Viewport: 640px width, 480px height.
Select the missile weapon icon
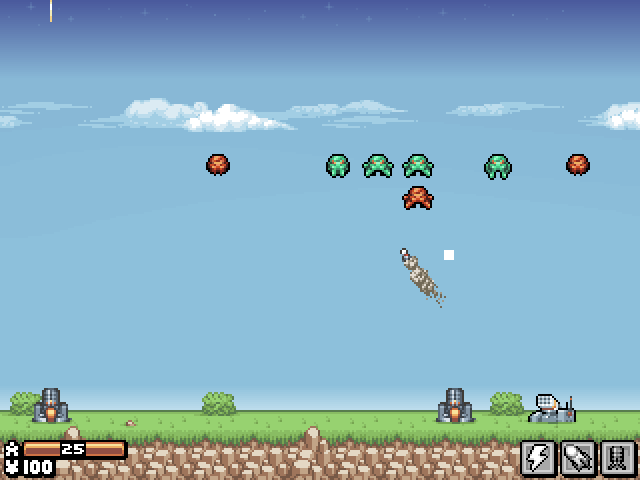[x=578, y=458]
